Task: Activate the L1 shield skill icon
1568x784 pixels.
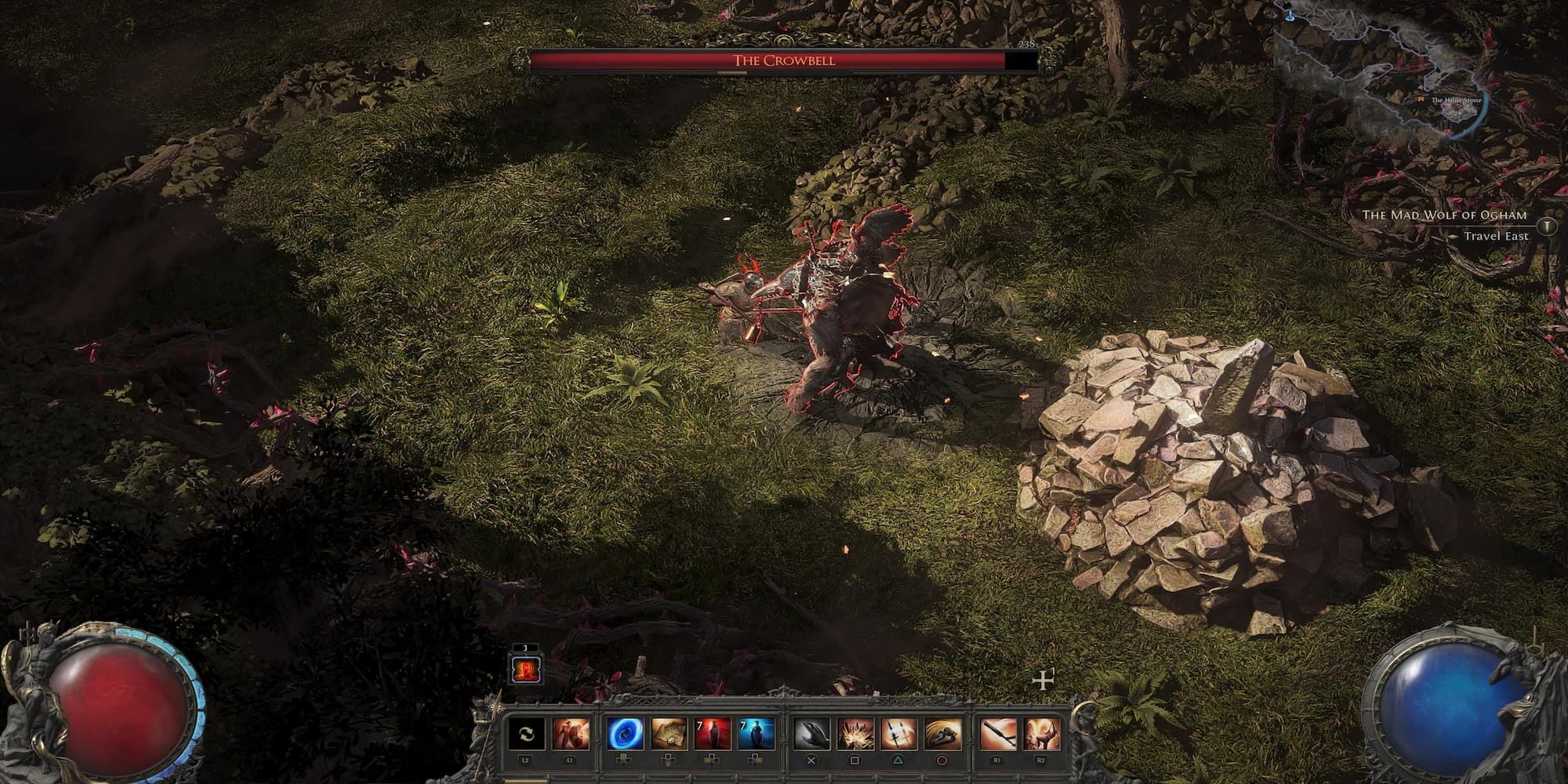Action: coord(569,734)
